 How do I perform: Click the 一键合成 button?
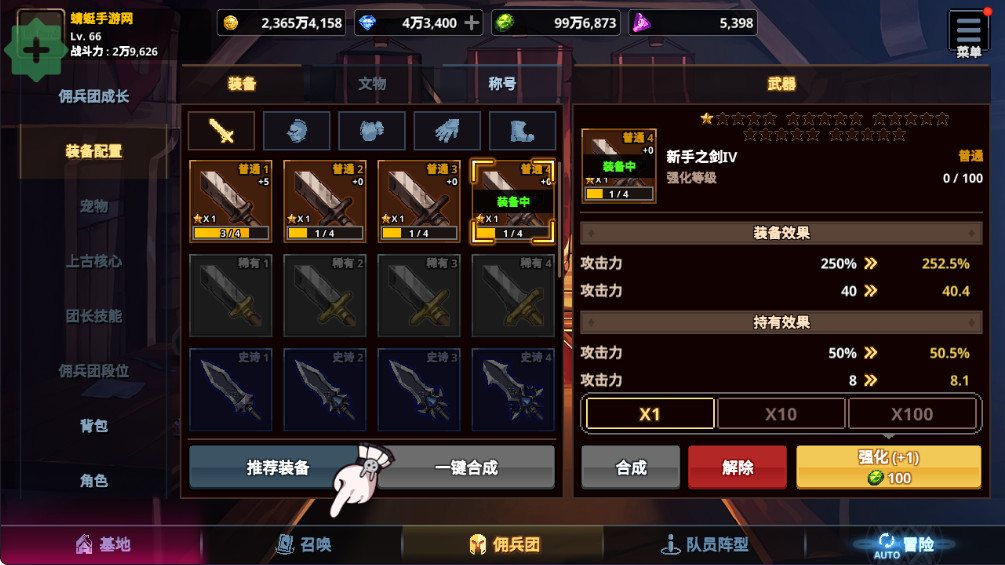tap(466, 467)
